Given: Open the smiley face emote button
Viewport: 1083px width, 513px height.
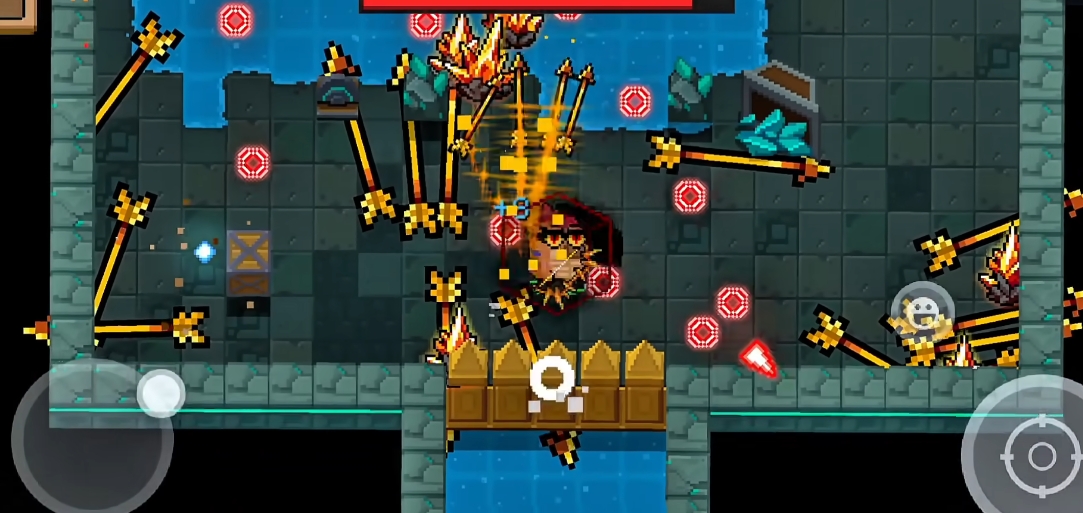Looking at the screenshot, I should tap(921, 311).
